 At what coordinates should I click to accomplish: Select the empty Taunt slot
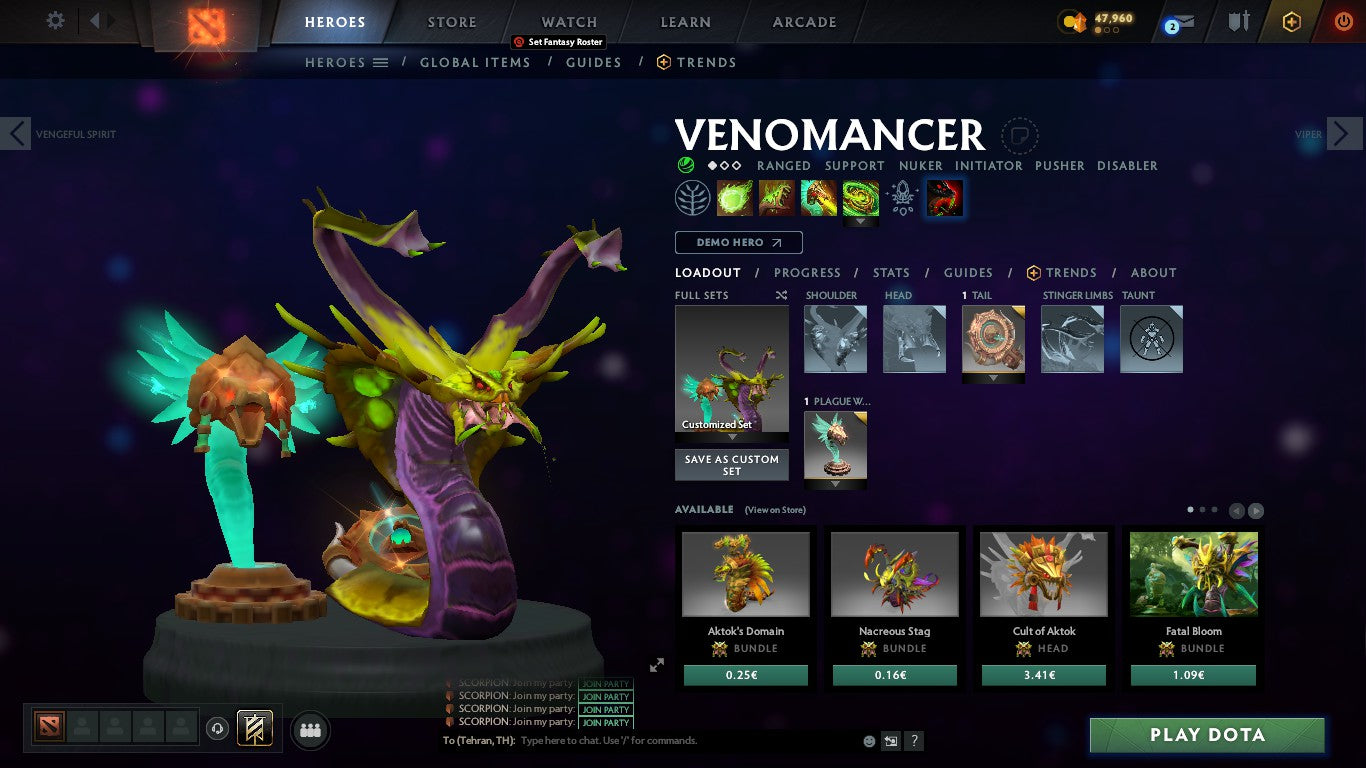tap(1151, 338)
